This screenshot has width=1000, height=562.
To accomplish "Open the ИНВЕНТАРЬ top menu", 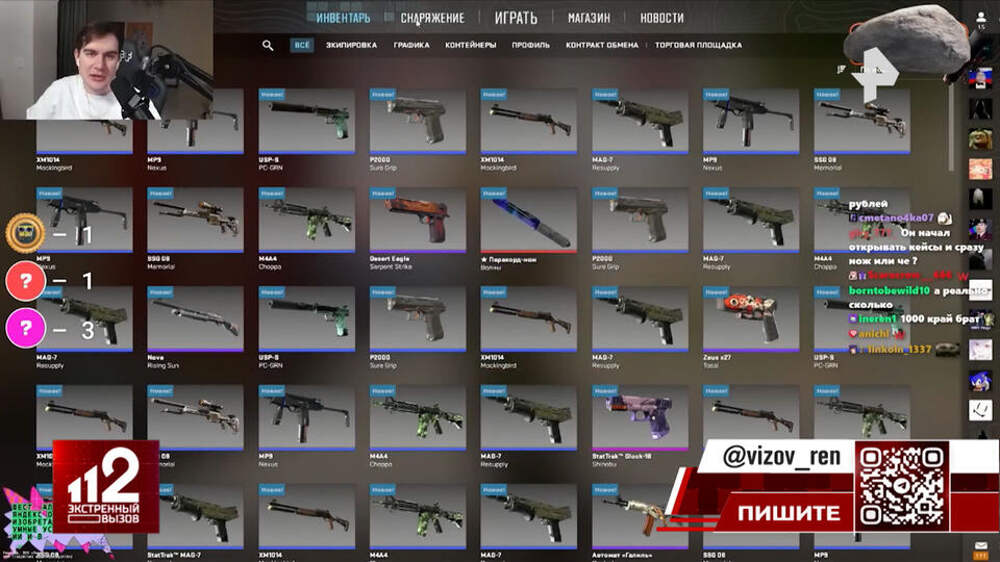I will (x=343, y=18).
